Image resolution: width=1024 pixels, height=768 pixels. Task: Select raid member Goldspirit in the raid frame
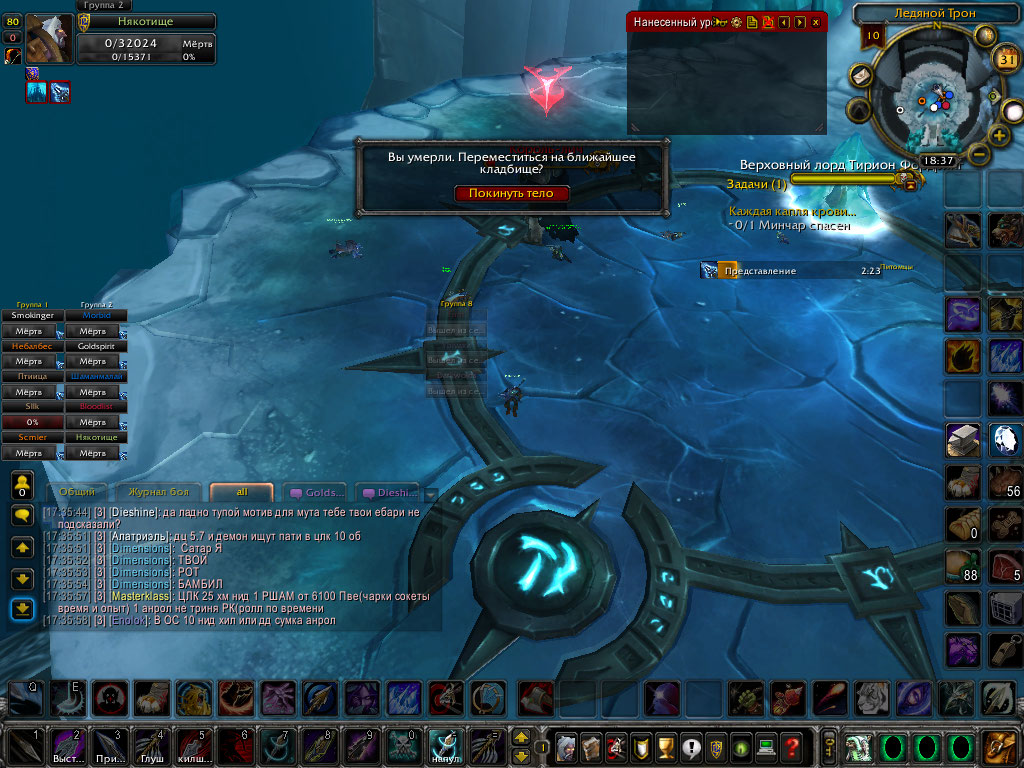96,346
